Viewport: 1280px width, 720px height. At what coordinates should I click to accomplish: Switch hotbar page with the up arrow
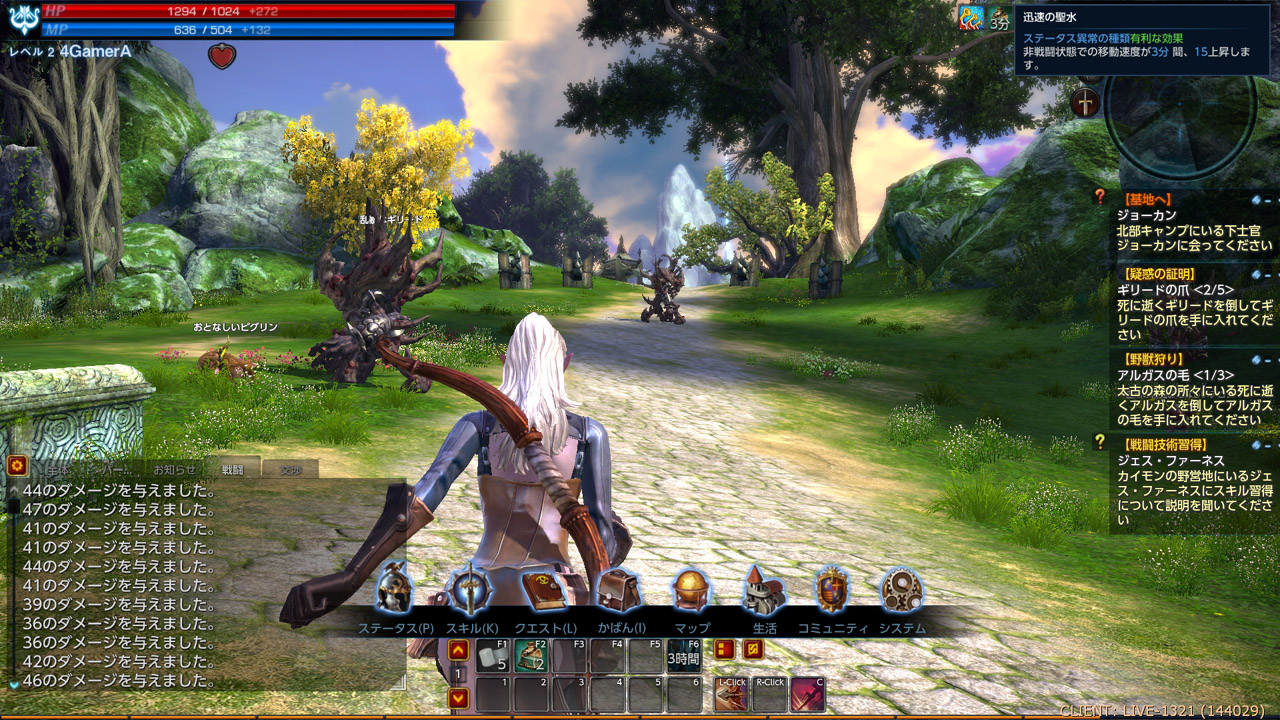click(x=458, y=651)
